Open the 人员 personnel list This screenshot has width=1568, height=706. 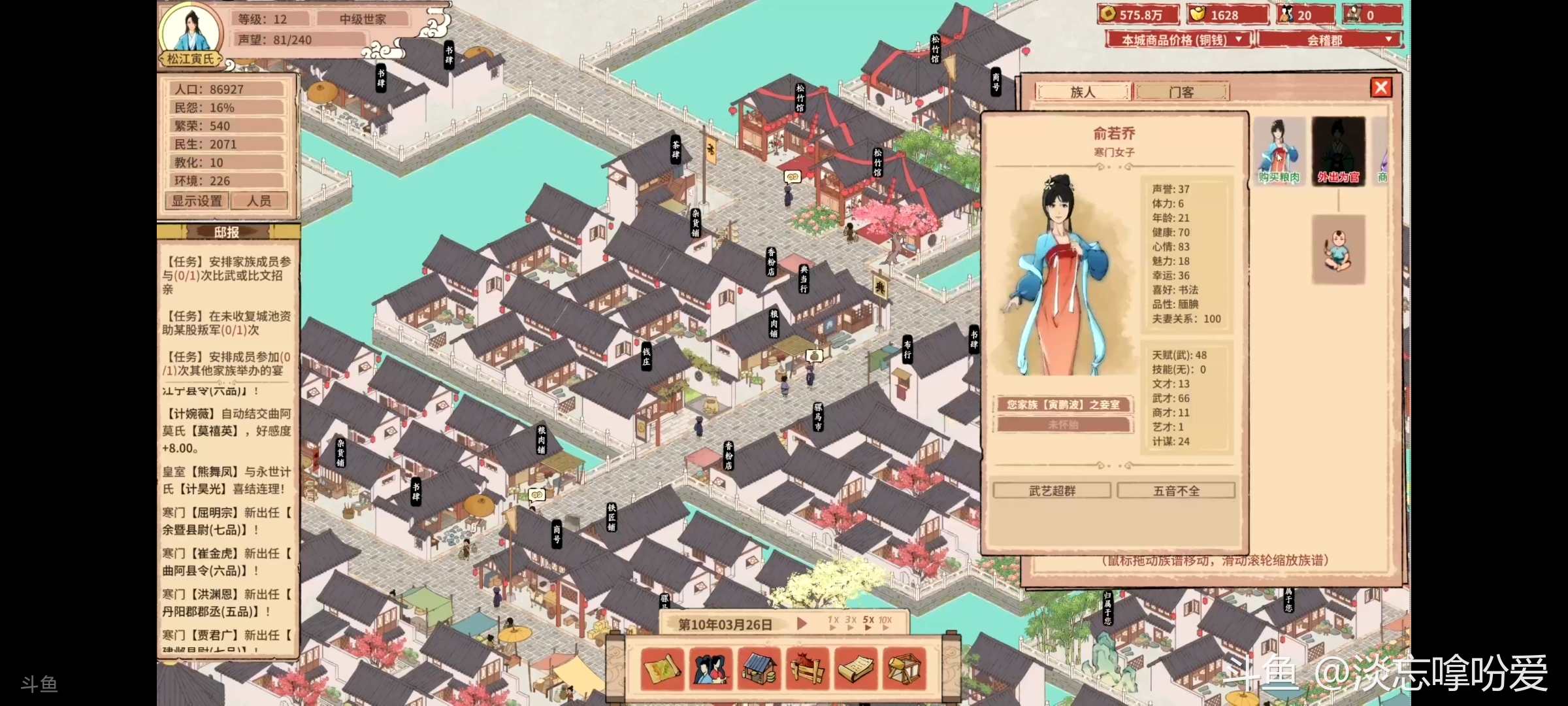pyautogui.click(x=259, y=201)
